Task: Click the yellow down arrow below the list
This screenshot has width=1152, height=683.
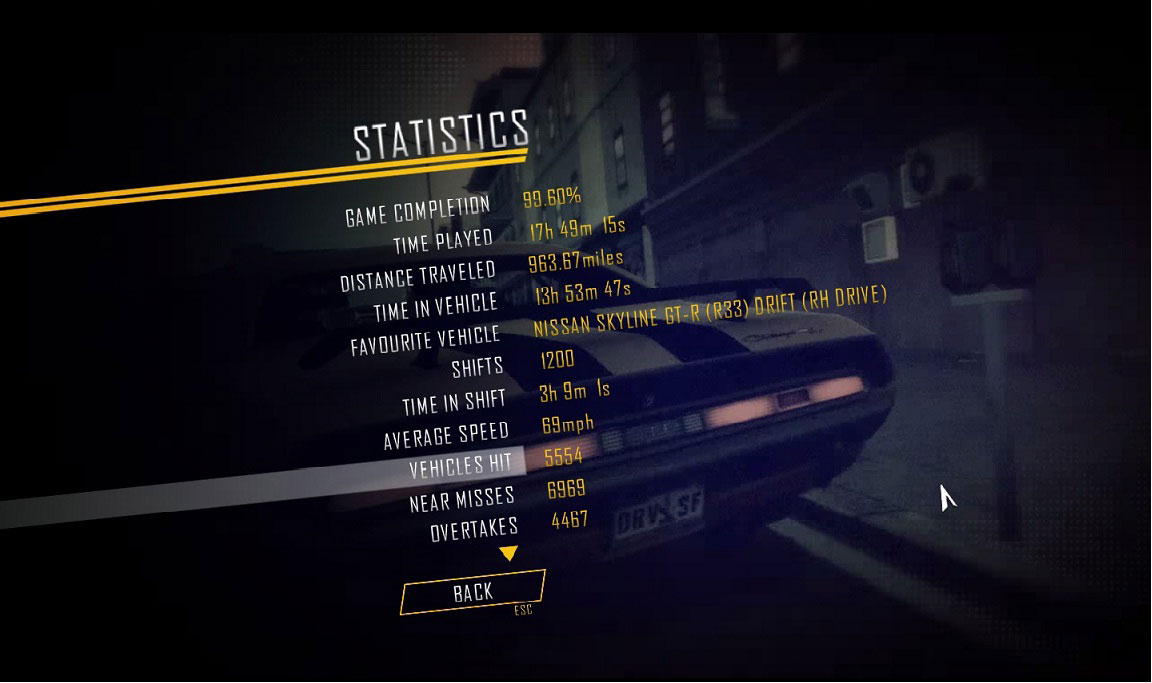Action: (x=508, y=553)
